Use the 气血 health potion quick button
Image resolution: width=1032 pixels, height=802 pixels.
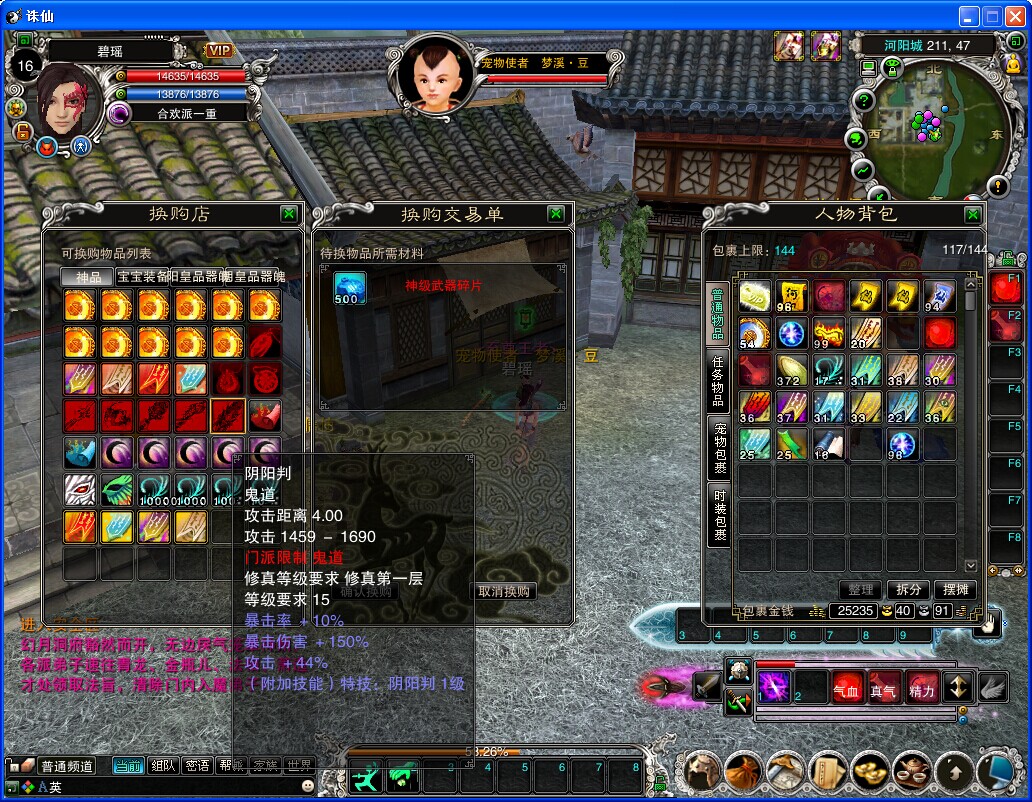pos(847,688)
